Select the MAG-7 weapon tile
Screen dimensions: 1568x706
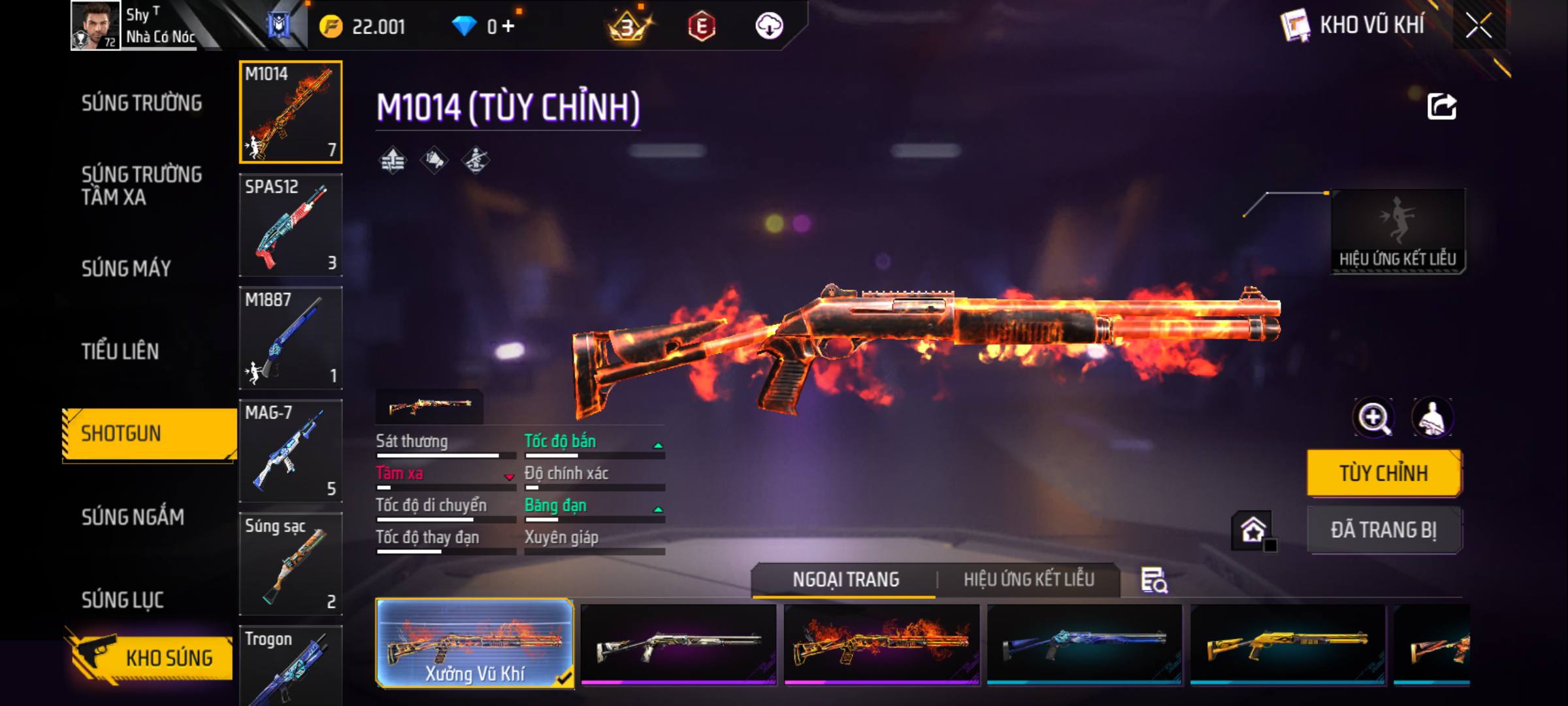pos(291,451)
